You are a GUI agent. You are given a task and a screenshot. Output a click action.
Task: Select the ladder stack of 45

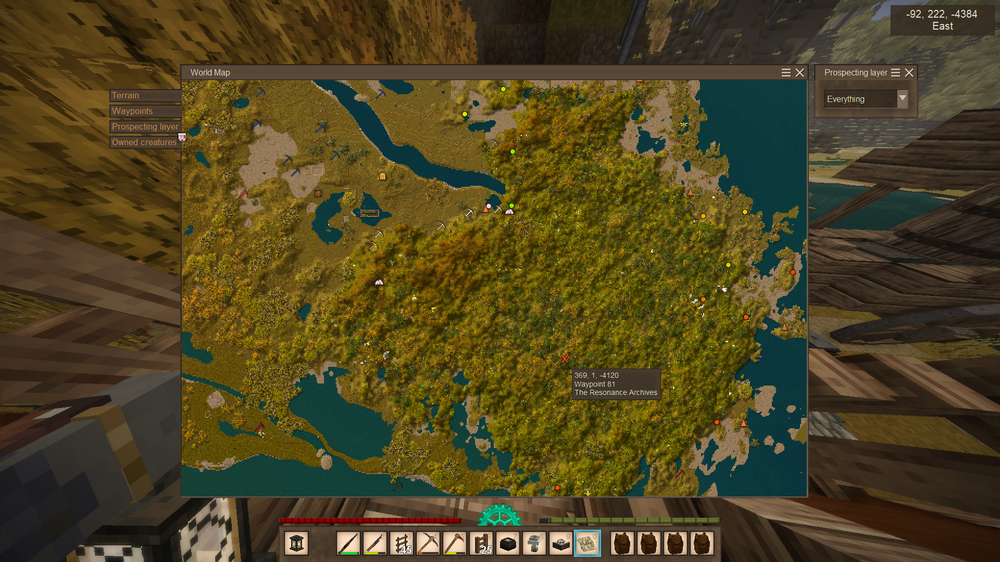(x=402, y=543)
